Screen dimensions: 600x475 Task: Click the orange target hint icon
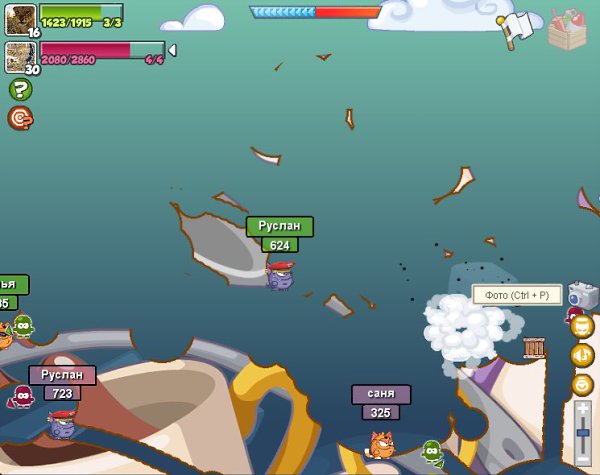(x=20, y=118)
